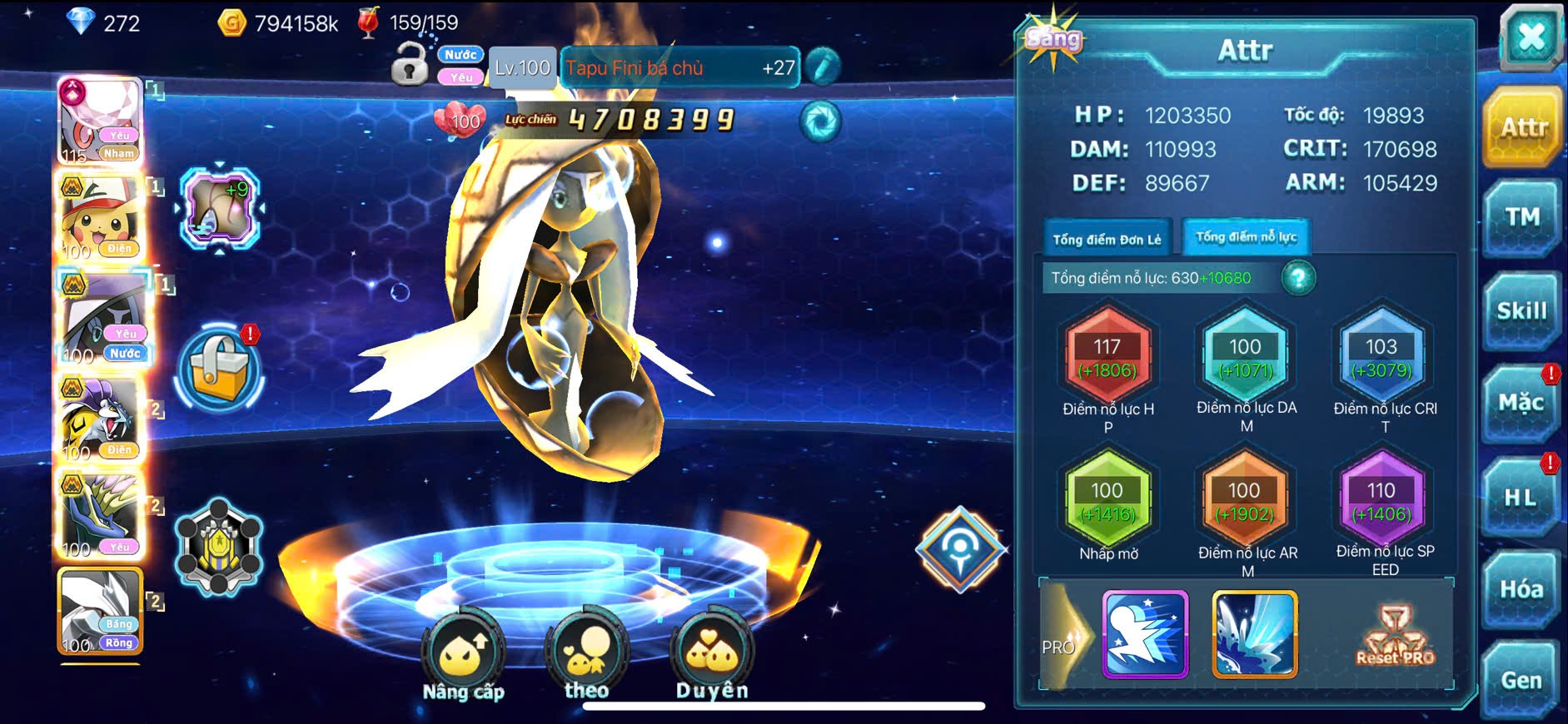Choose the green Nhấp mở hexagon
The height and width of the screenshot is (724, 1568).
coord(1108,501)
